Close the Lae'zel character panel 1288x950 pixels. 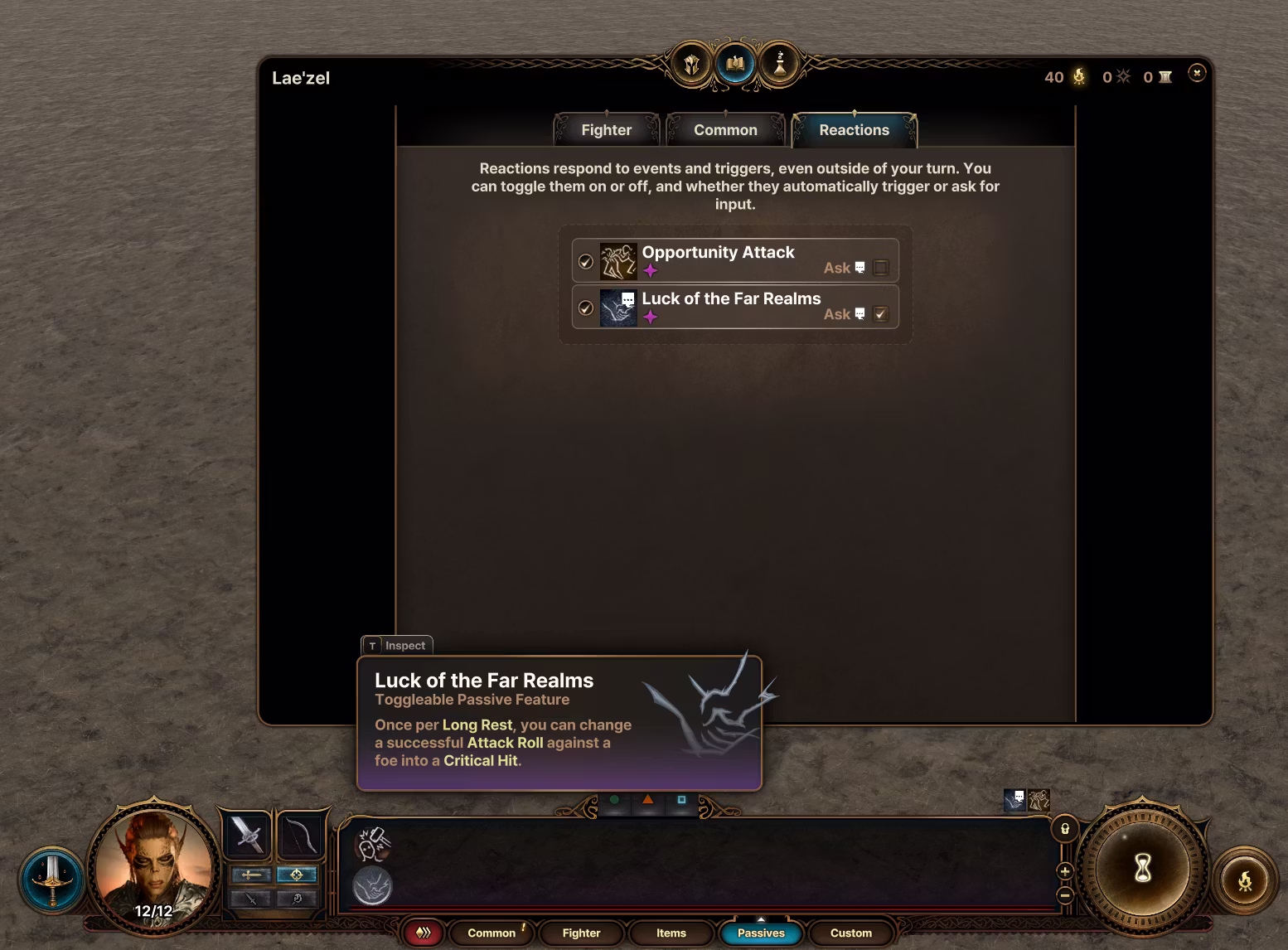pos(1196,73)
